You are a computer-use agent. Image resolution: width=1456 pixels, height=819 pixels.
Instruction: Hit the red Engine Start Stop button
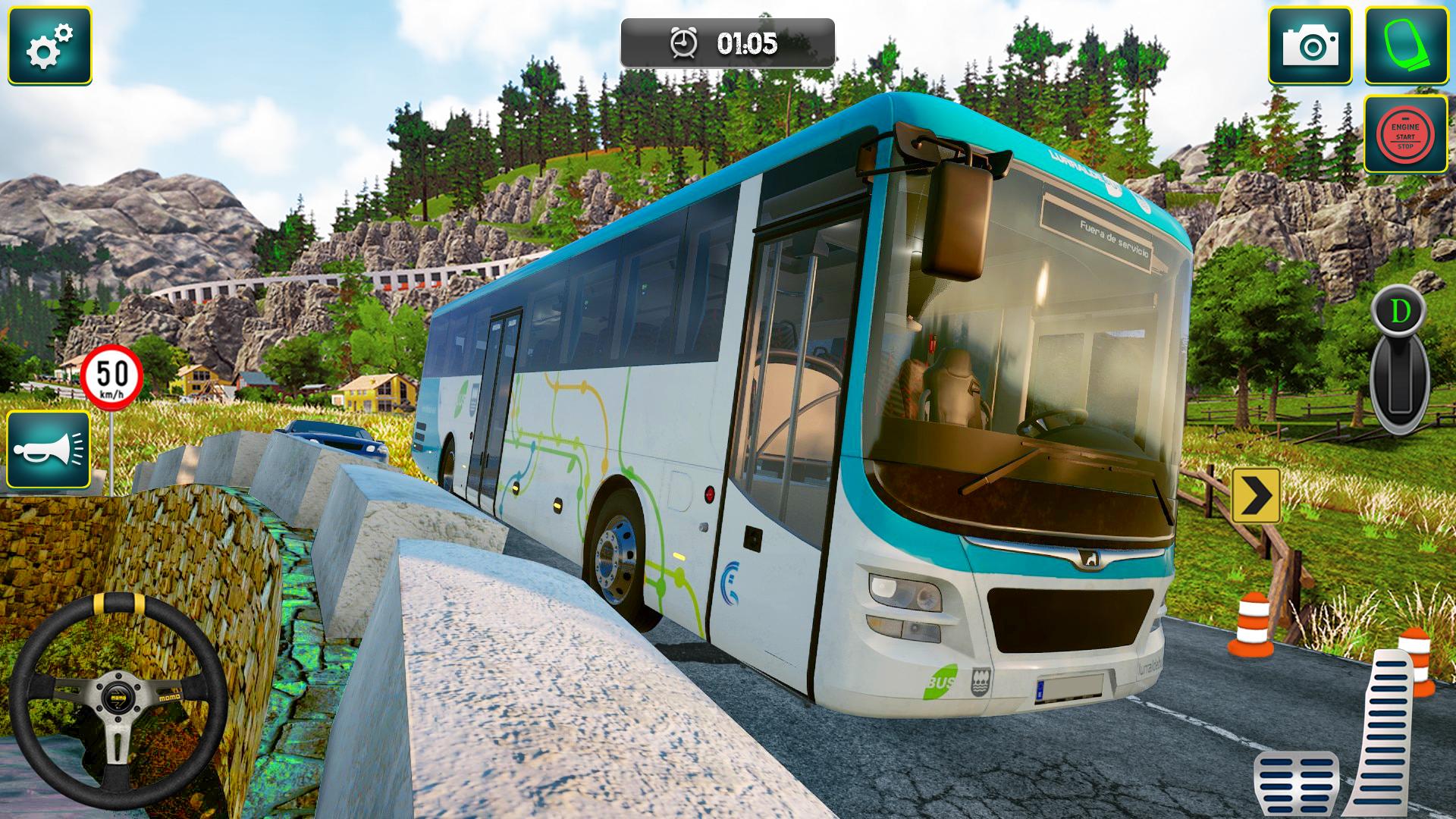point(1405,134)
